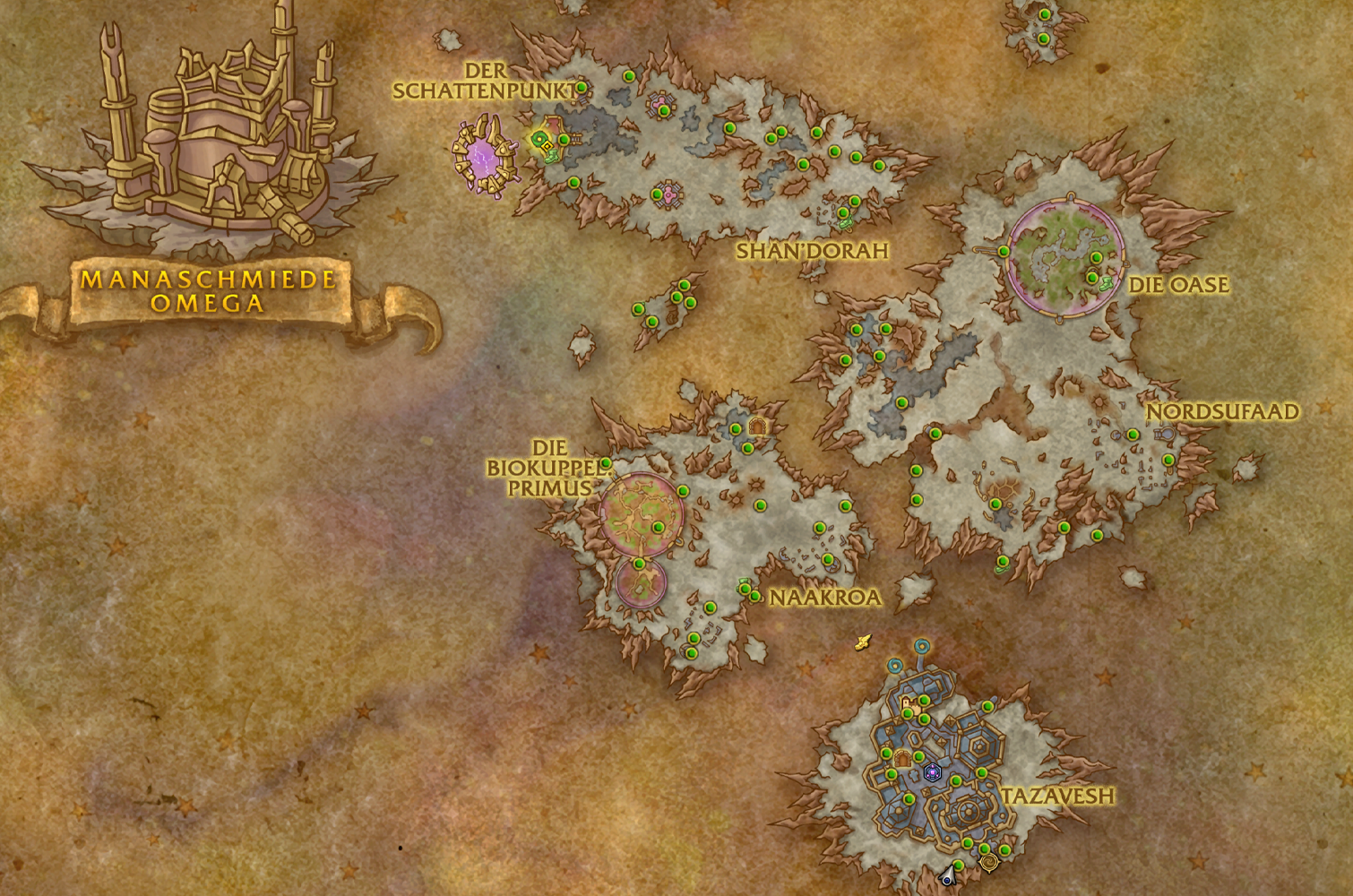Select the Nordsufaad area label
The image size is (1353, 896).
1223,411
